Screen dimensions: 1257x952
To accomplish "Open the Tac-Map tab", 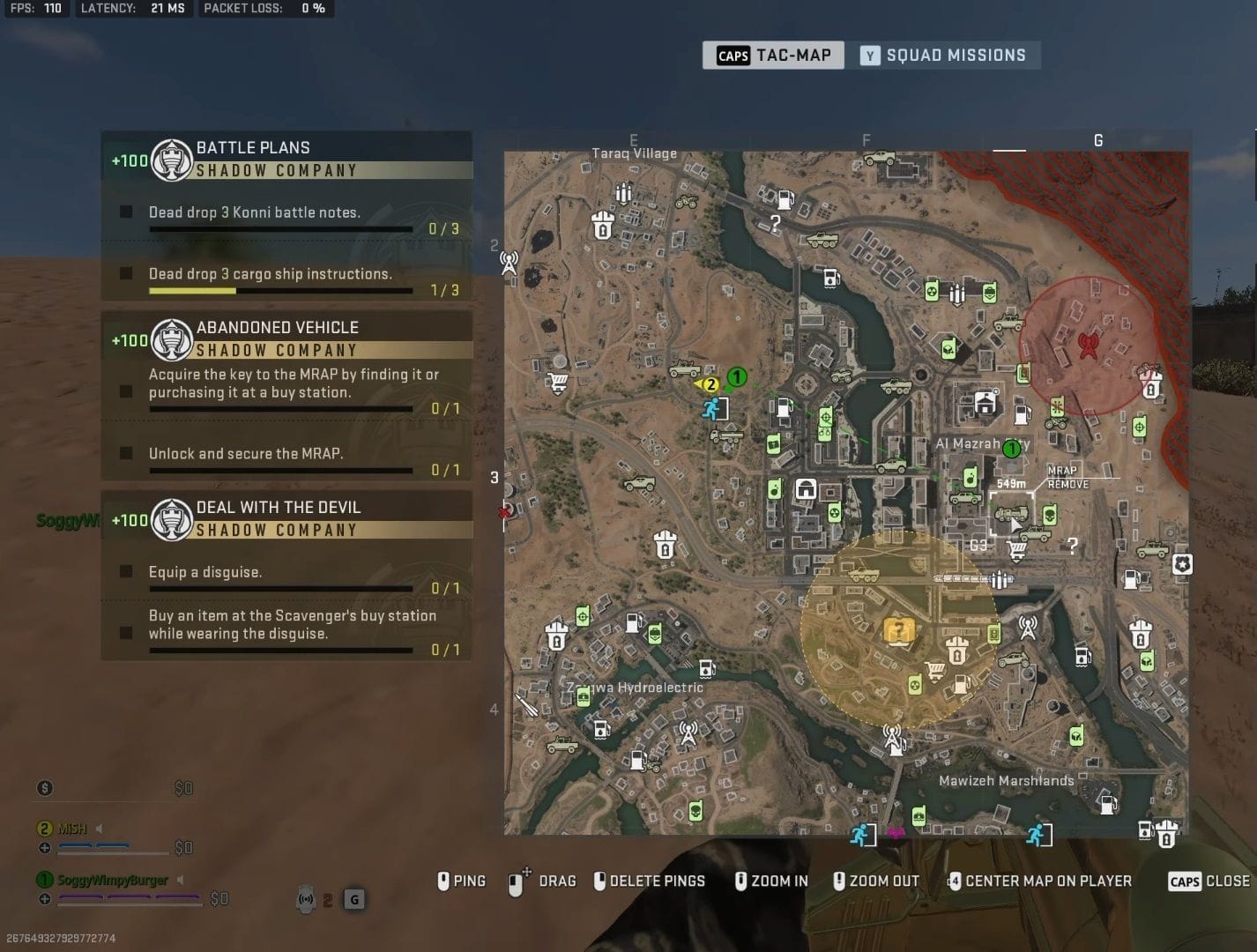I will pos(773,55).
